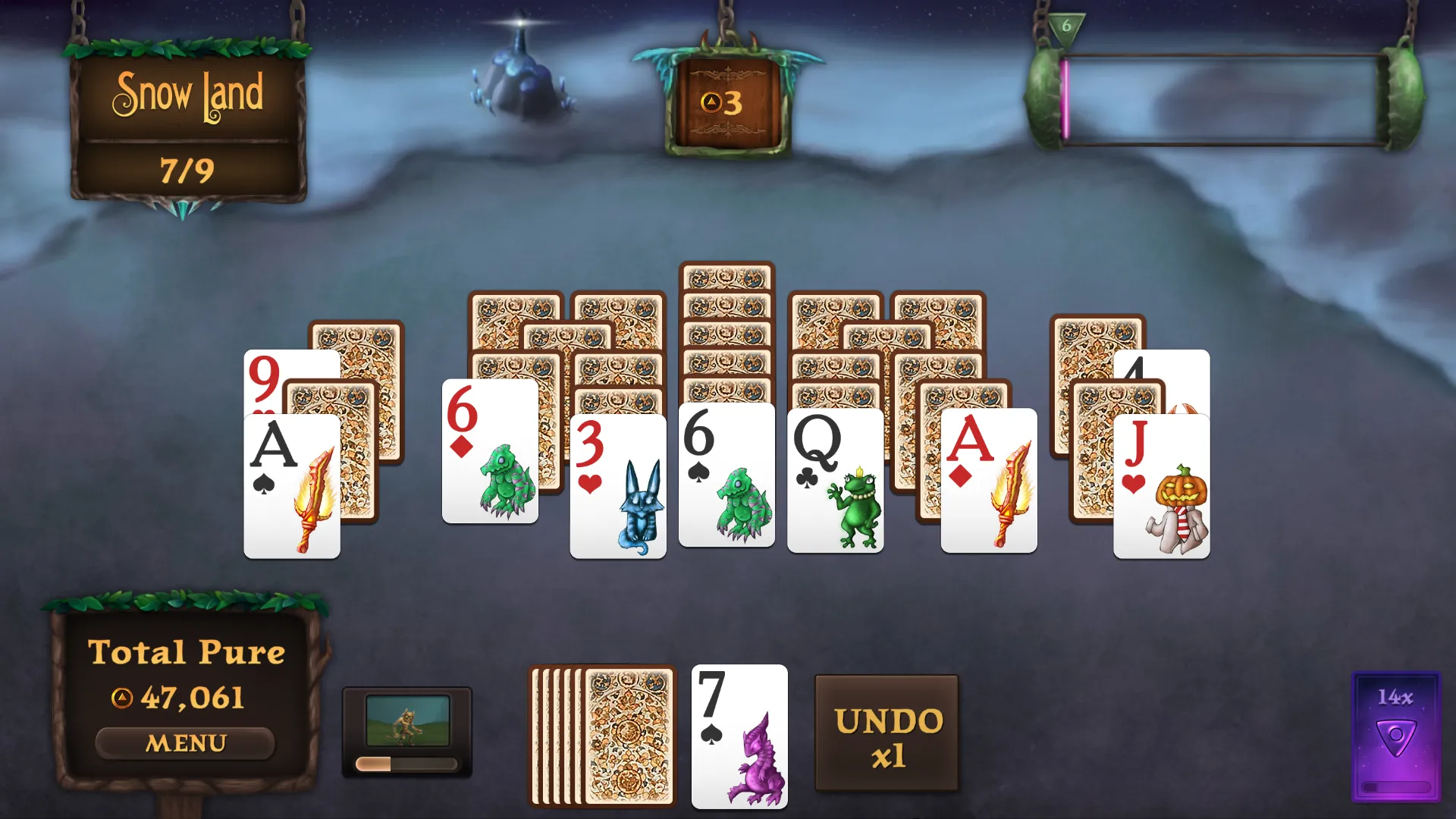1456x819 pixels.
Task: Open the MENU
Action: (x=187, y=741)
